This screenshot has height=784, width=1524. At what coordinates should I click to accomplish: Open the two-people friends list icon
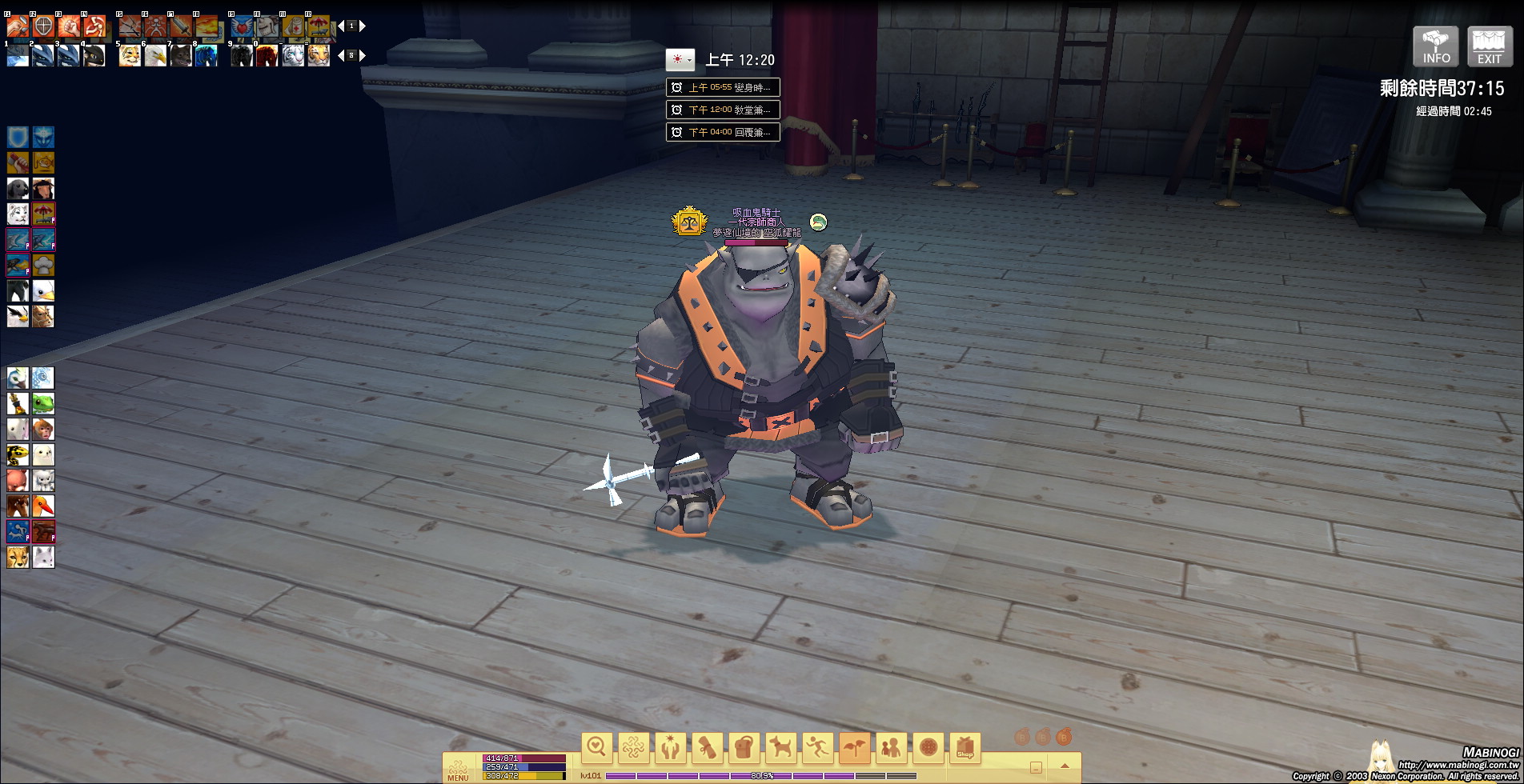[892, 748]
